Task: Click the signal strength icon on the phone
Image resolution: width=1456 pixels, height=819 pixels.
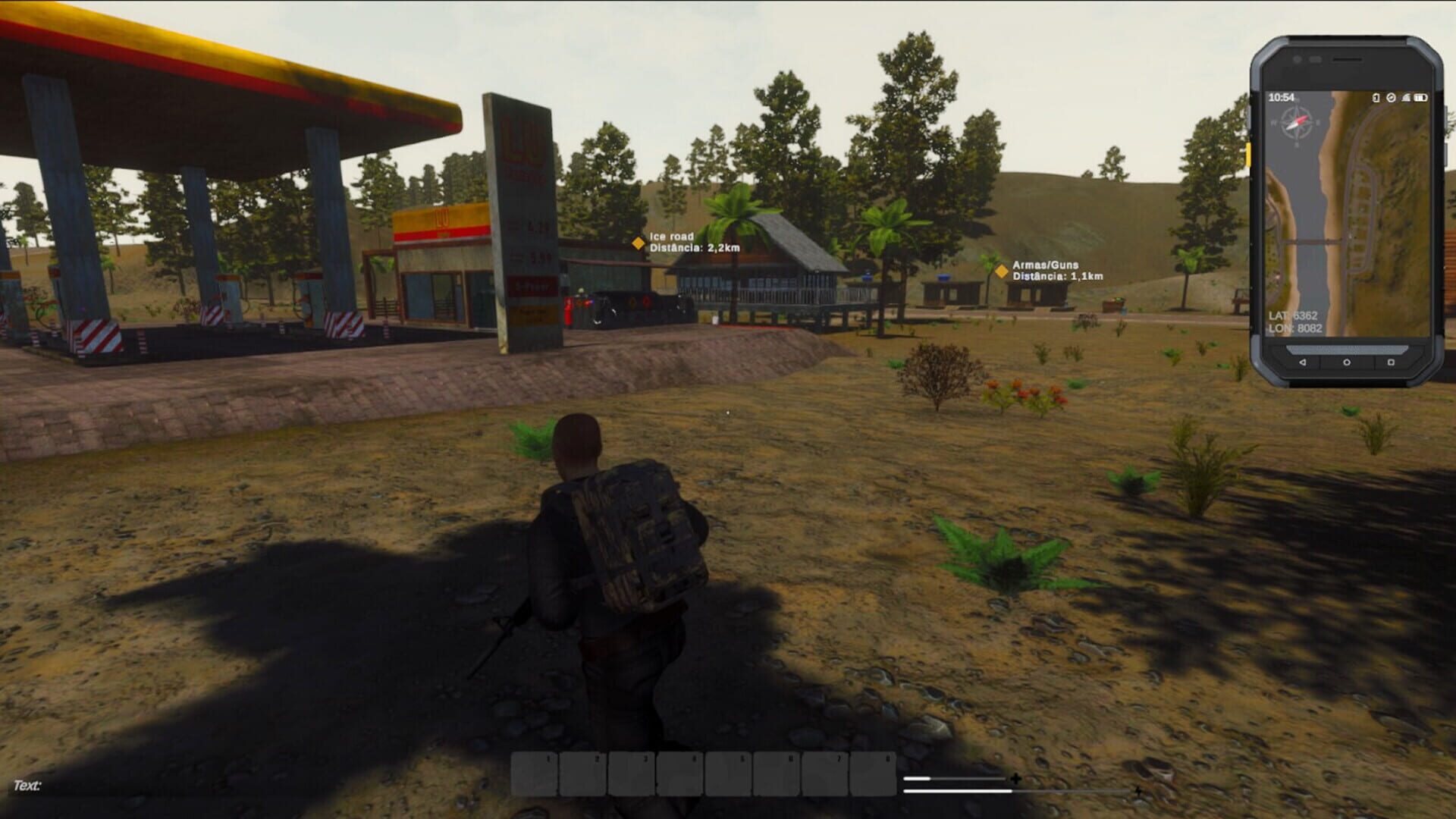Action: (1405, 97)
